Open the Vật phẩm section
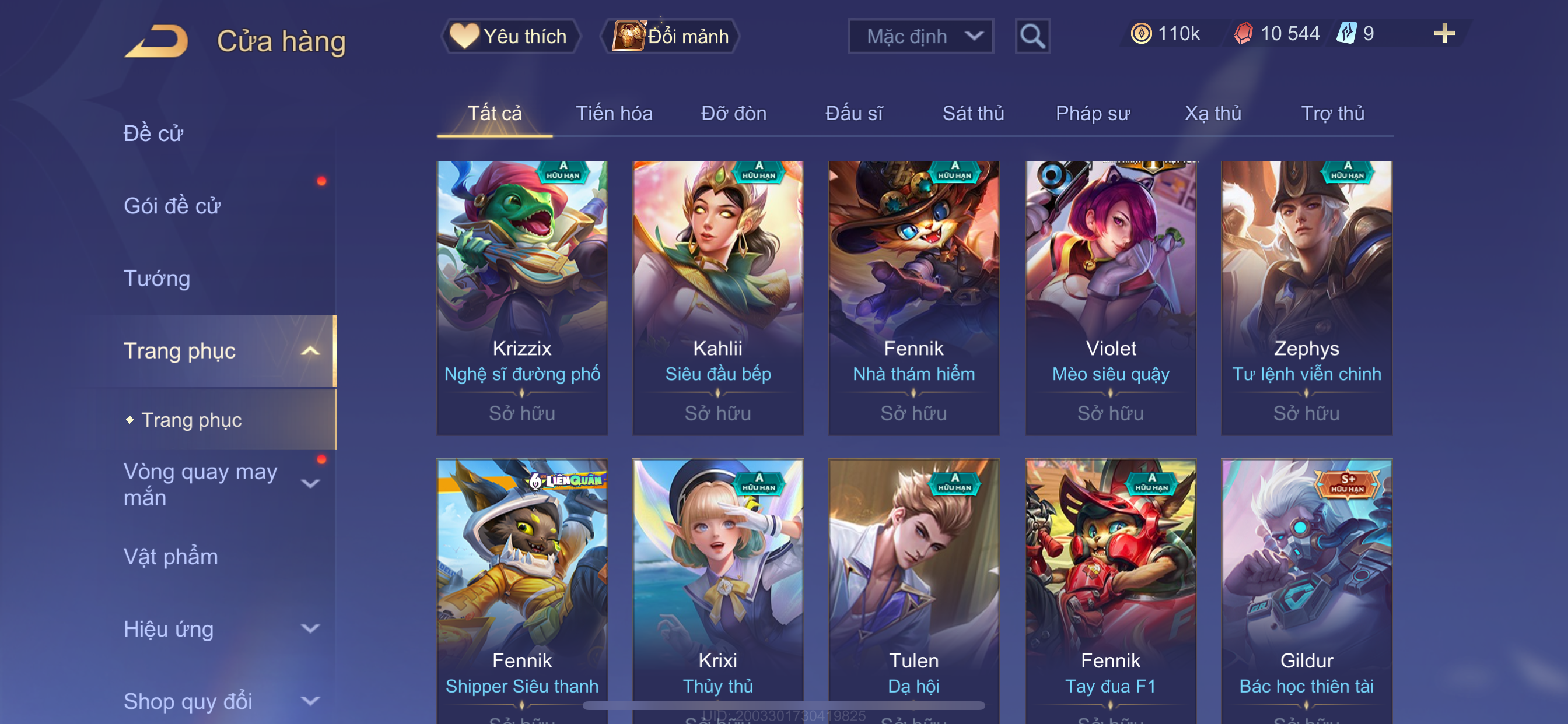The height and width of the screenshot is (724, 1568). pos(170,557)
